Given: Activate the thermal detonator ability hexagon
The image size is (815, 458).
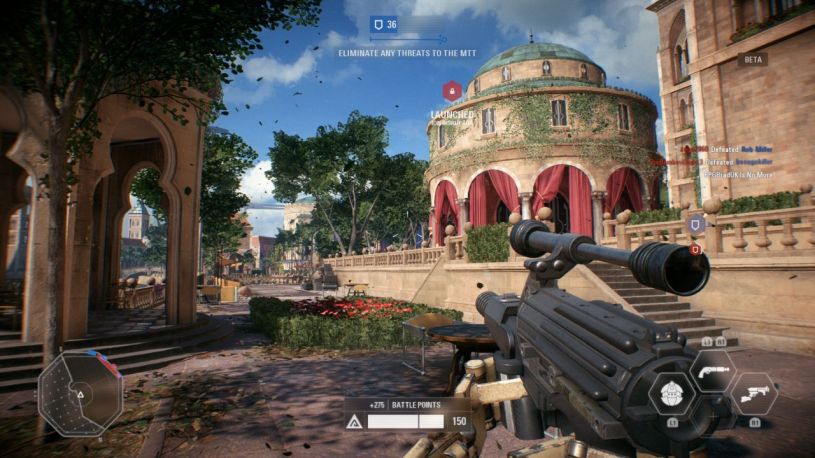Looking at the screenshot, I should [x=672, y=393].
